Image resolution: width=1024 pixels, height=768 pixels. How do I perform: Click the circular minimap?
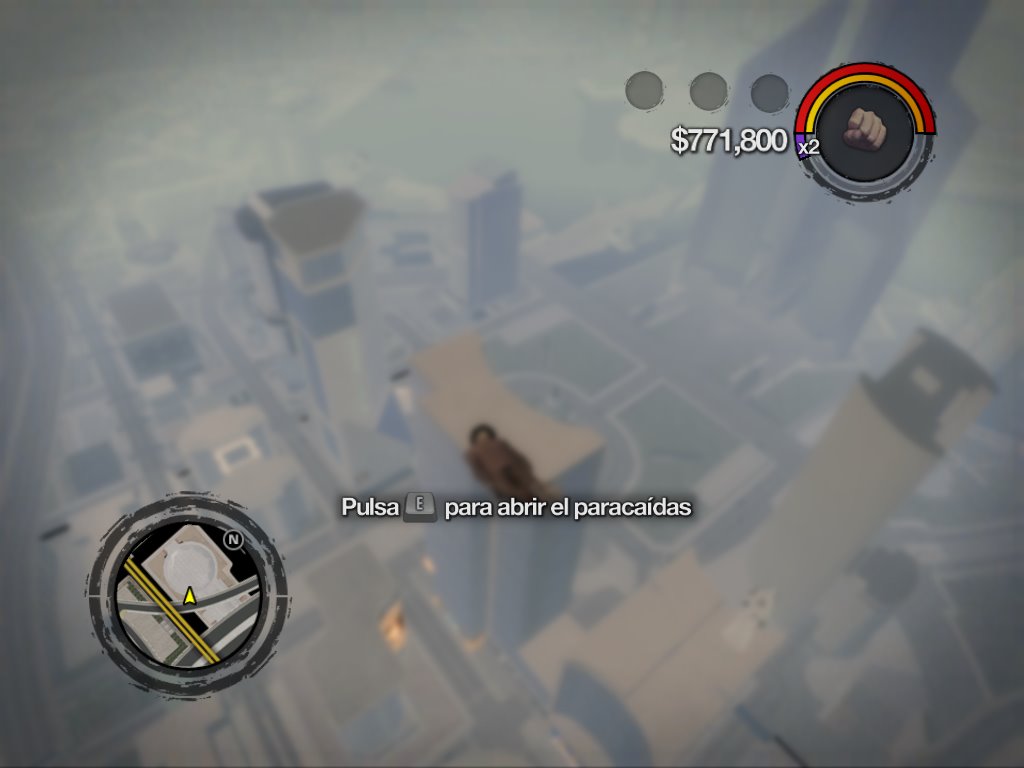[x=187, y=597]
